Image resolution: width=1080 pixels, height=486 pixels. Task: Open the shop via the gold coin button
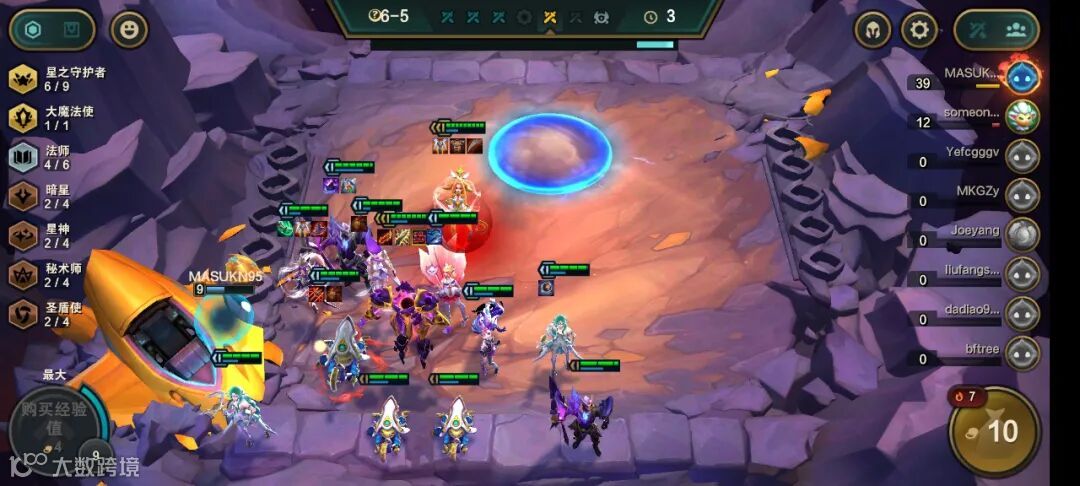pyautogui.click(x=994, y=431)
